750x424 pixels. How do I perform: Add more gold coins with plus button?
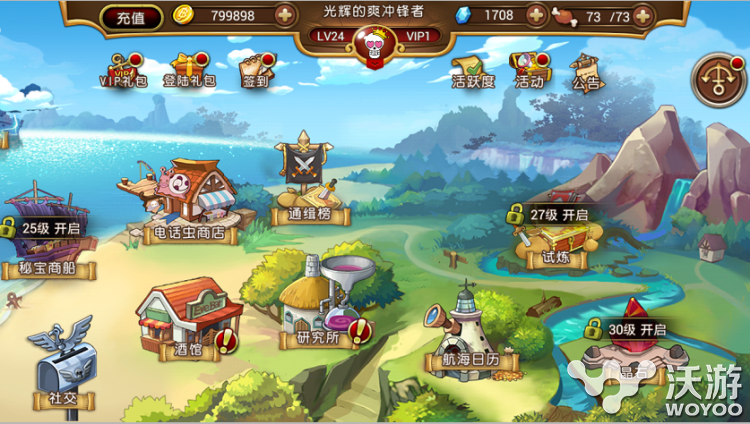point(285,15)
